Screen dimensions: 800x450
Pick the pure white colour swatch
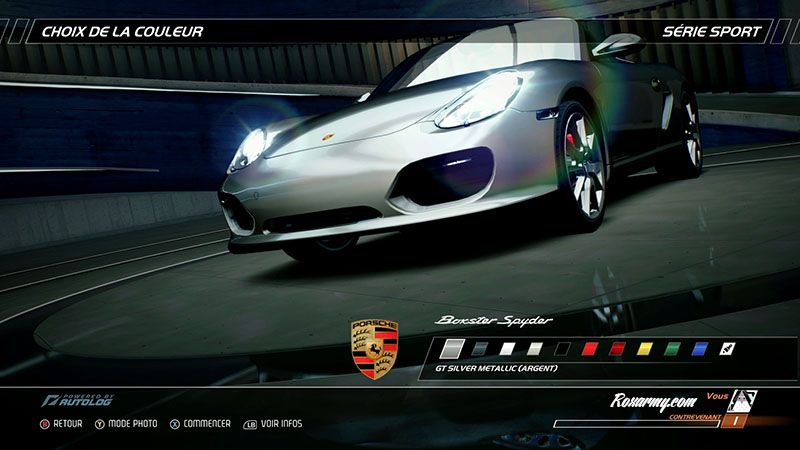pos(508,349)
